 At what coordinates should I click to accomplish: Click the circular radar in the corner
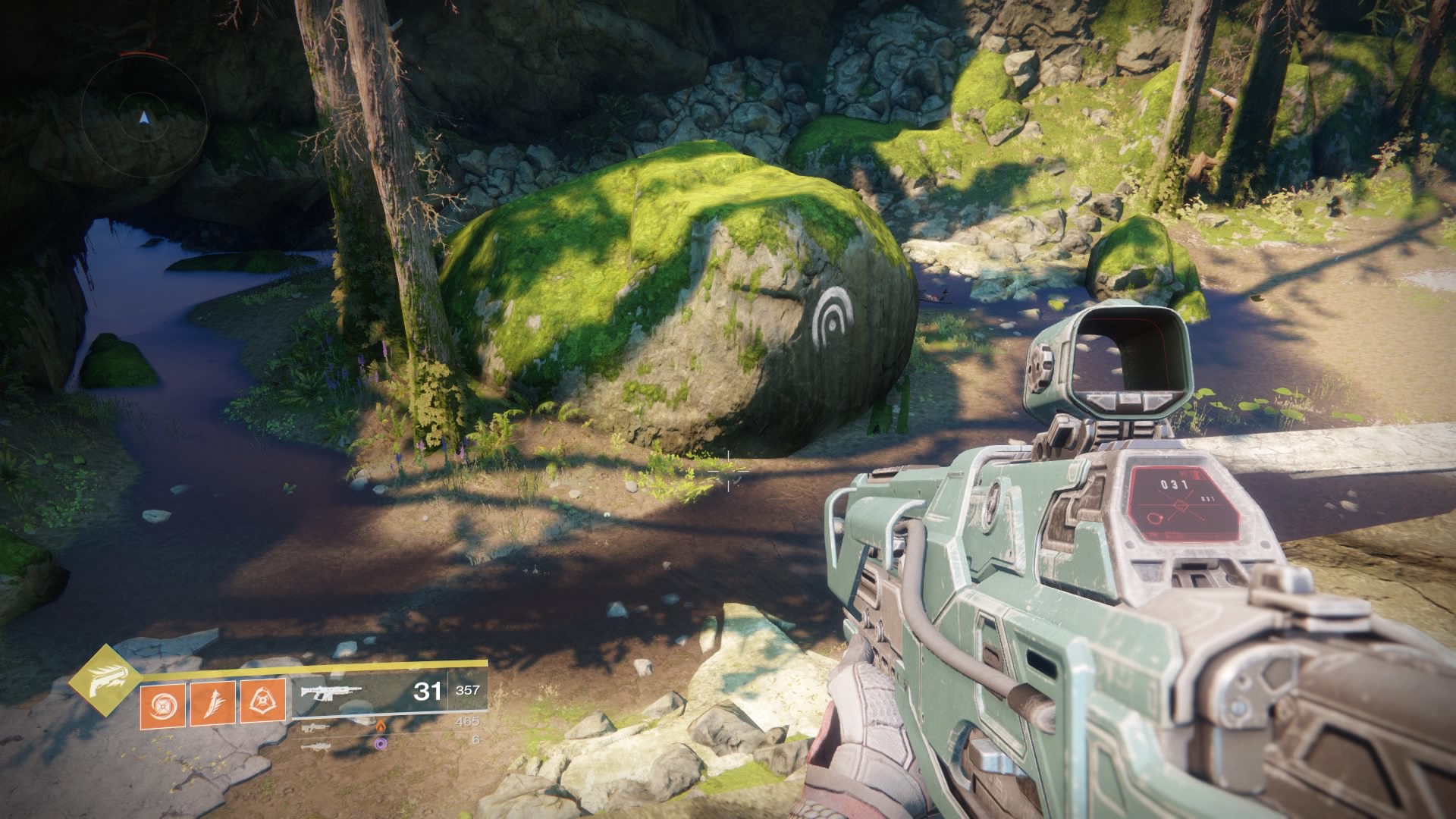click(144, 118)
